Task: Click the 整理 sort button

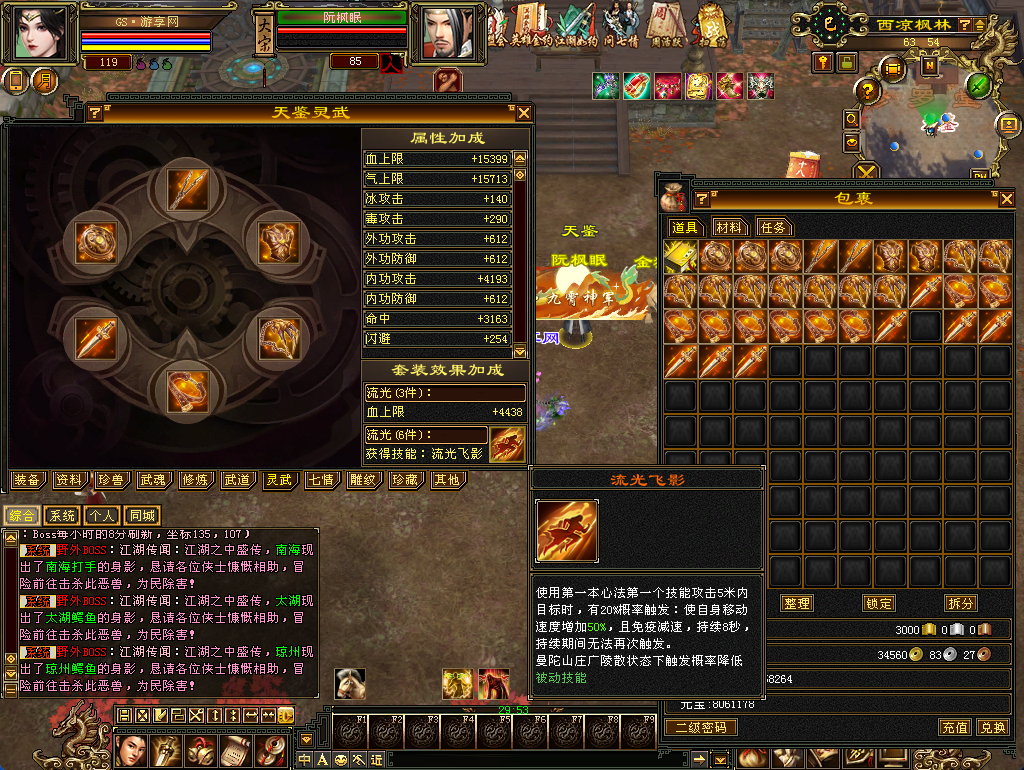Action: [797, 603]
